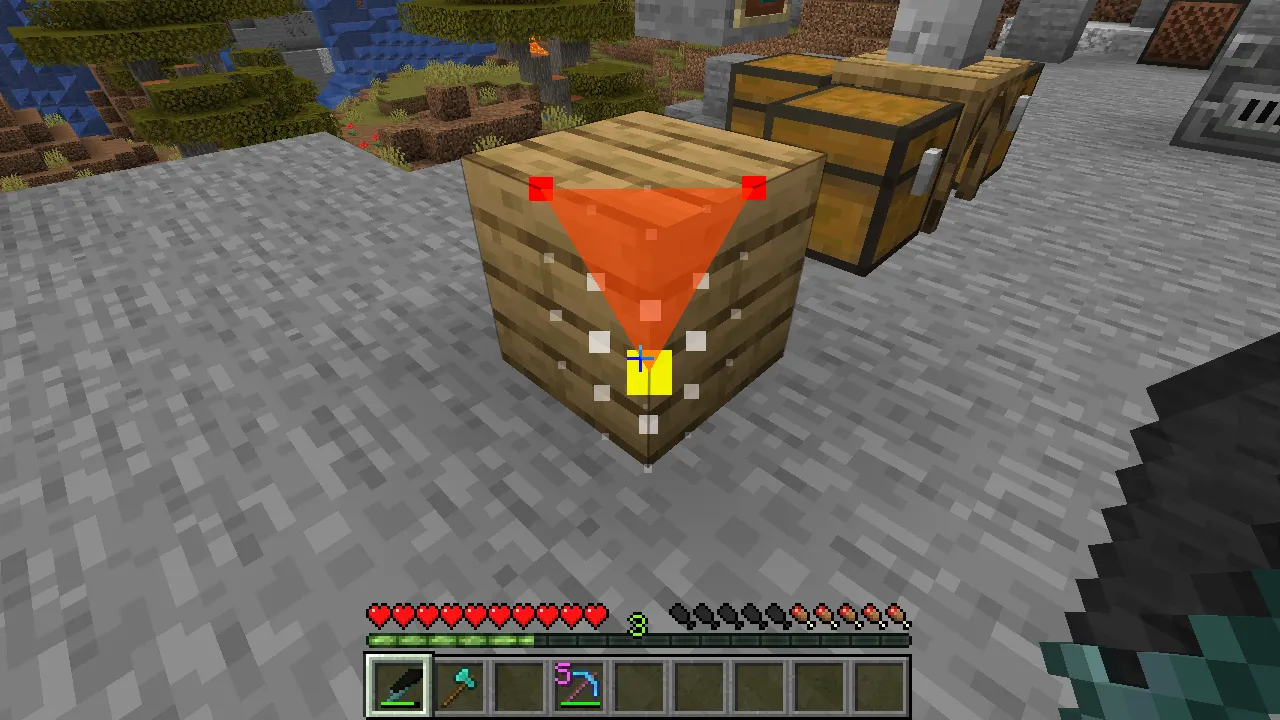Click the left red corner marker on the fletching table

click(541, 188)
